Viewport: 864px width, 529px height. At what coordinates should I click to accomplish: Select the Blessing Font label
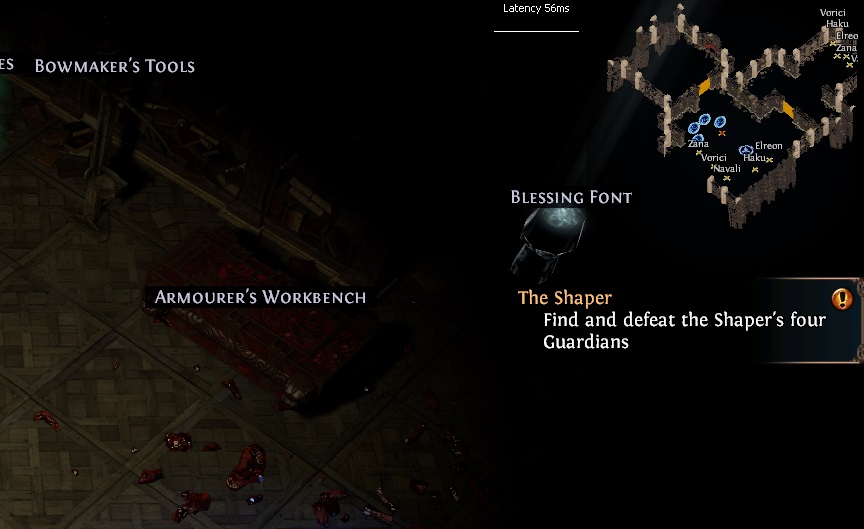click(571, 197)
